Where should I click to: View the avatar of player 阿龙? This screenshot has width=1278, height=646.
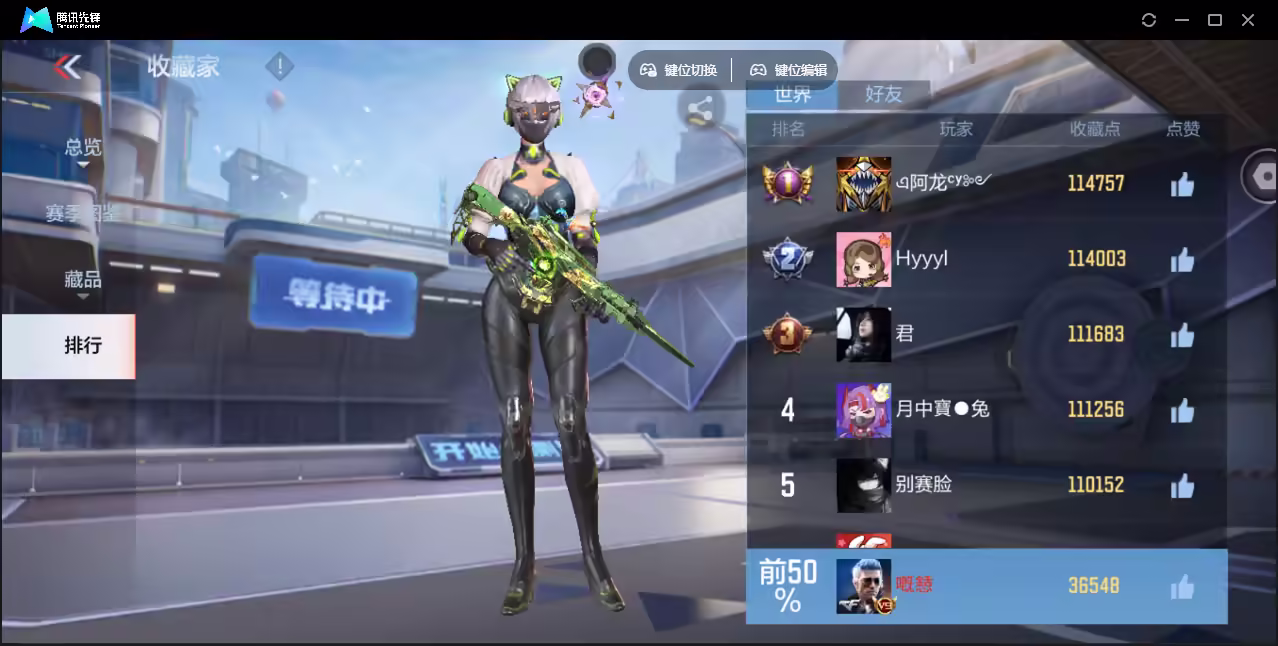pyautogui.click(x=863, y=184)
